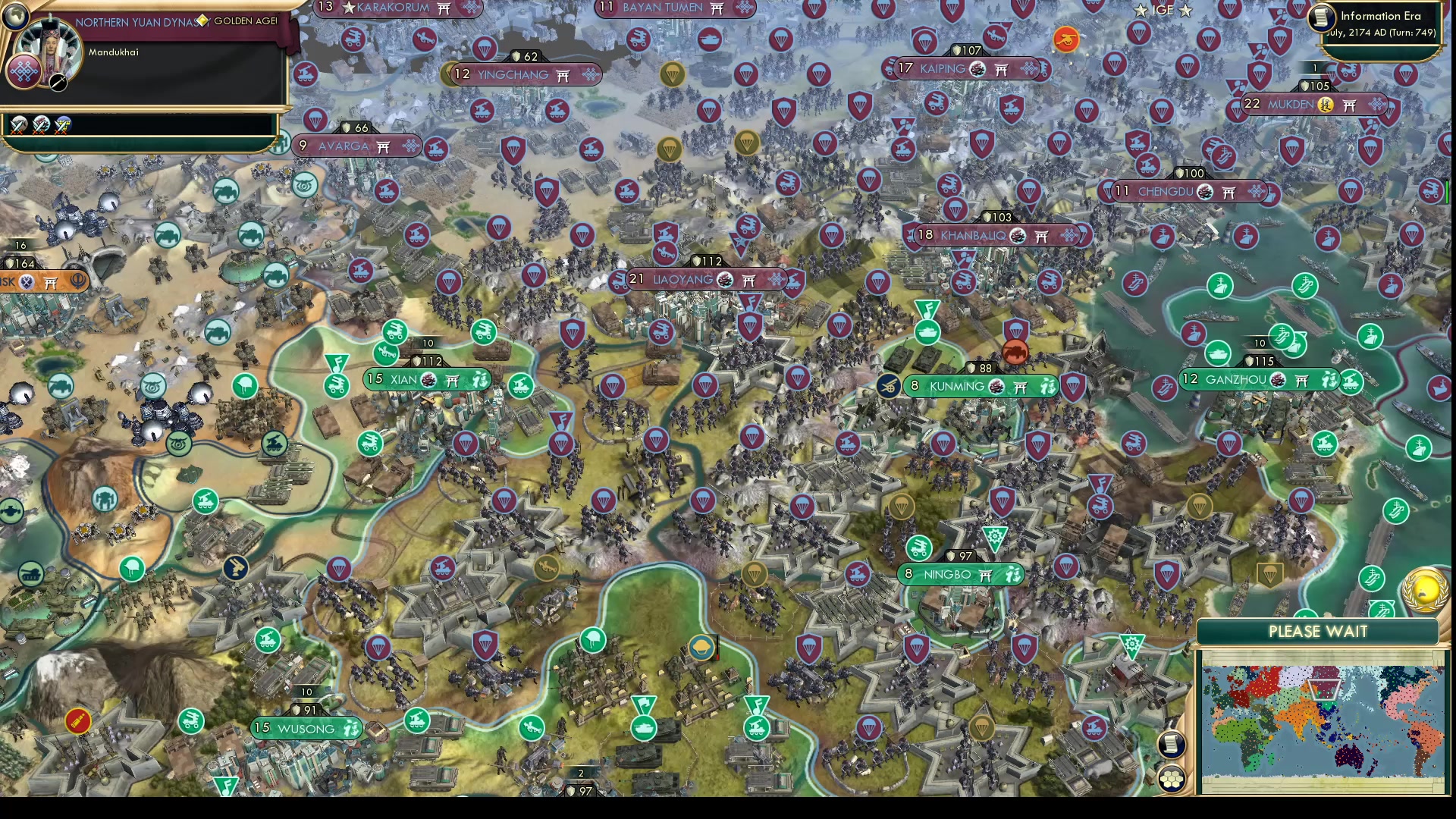The width and height of the screenshot is (1456, 819).
Task: Toggle the left star beside the IGE label
Action: 1140,11
